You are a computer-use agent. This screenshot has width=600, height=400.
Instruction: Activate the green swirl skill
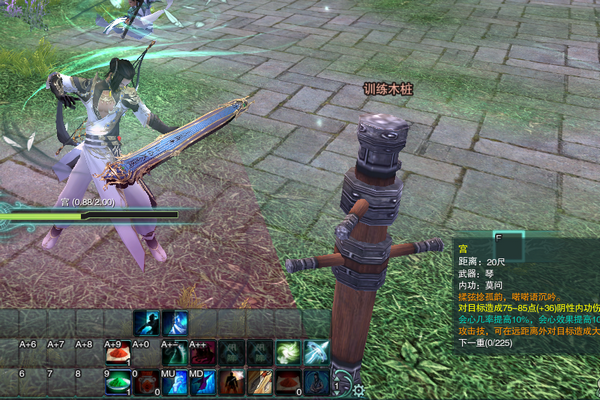(x=289, y=353)
